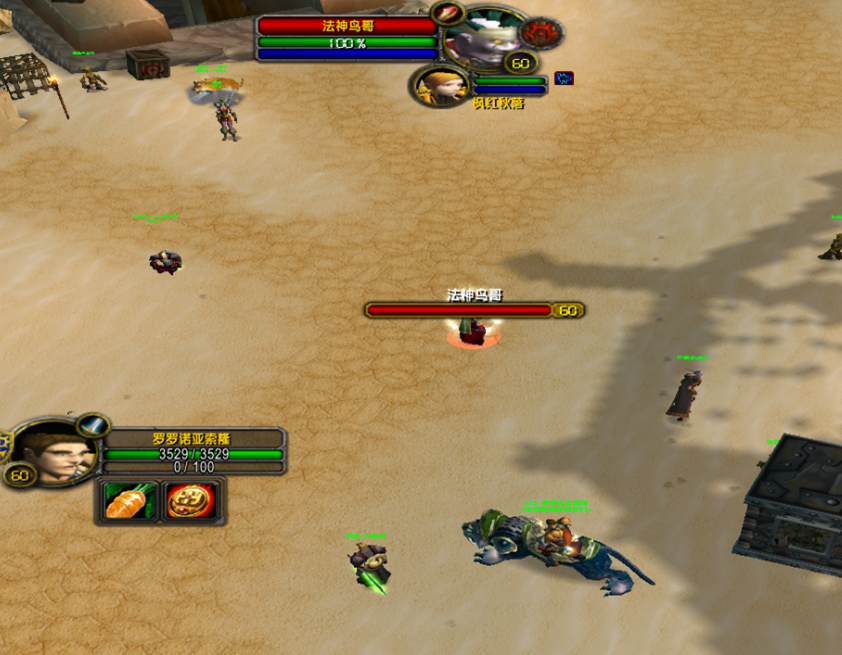Image resolution: width=842 pixels, height=655 pixels.
Task: Select the carrot buff icon
Action: (x=129, y=500)
